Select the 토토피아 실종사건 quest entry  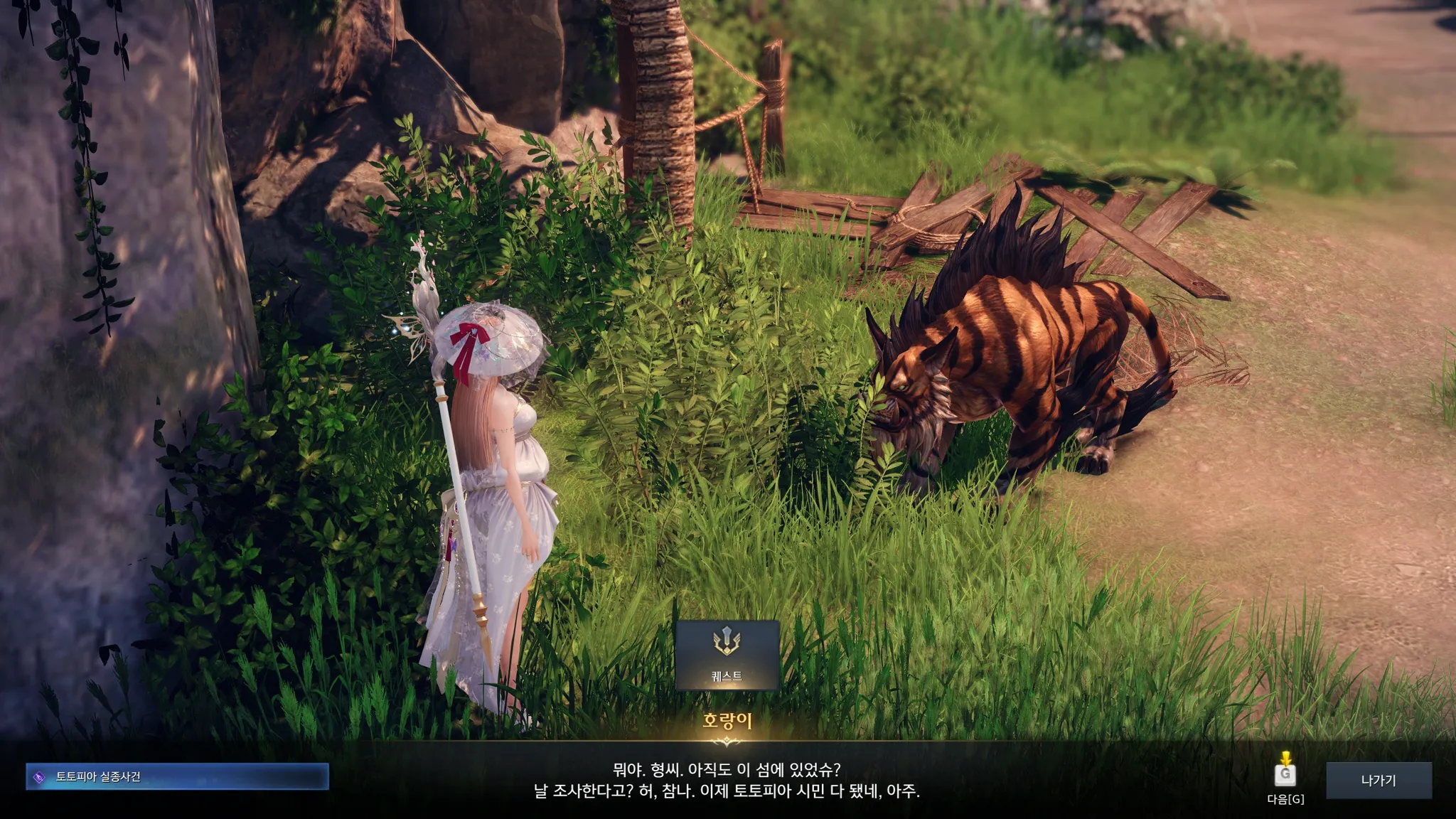pos(177,777)
